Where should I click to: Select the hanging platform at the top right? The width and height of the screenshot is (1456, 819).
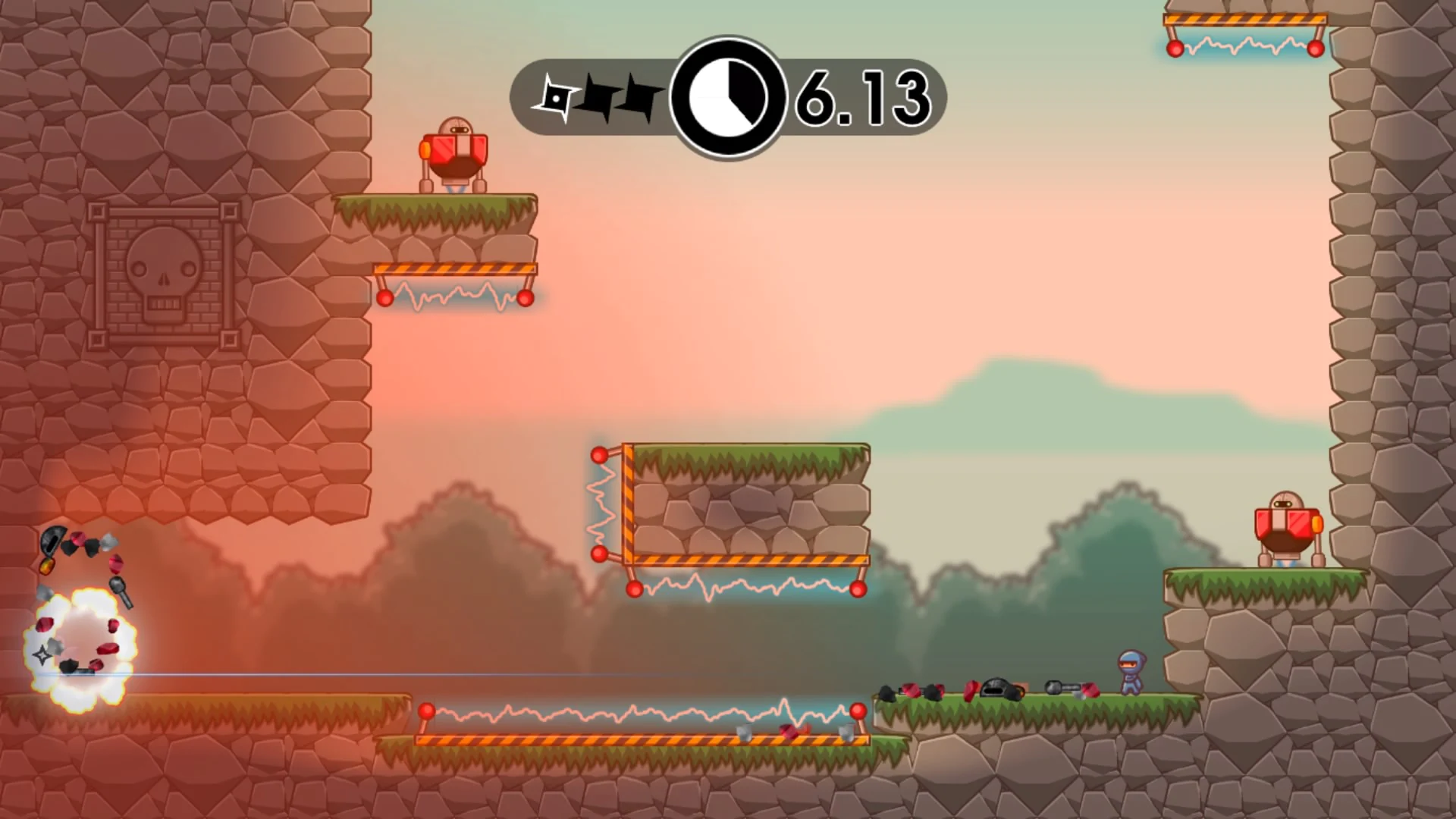[x=1244, y=19]
